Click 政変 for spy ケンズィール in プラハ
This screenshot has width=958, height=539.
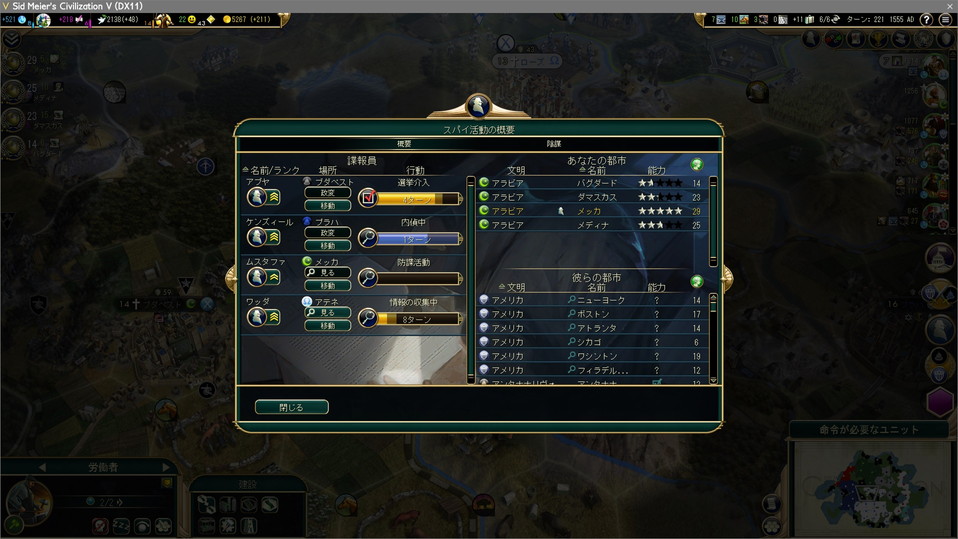click(x=328, y=233)
